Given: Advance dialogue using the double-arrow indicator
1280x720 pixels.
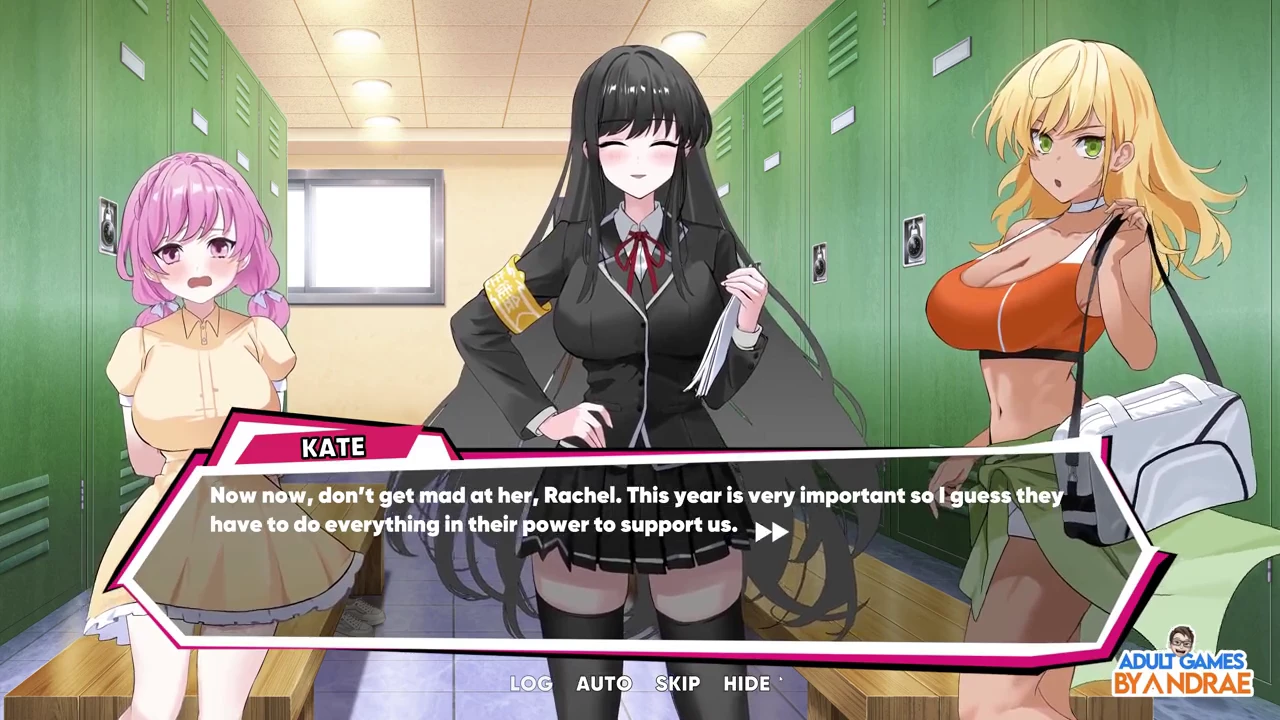Looking at the screenshot, I should [771, 532].
